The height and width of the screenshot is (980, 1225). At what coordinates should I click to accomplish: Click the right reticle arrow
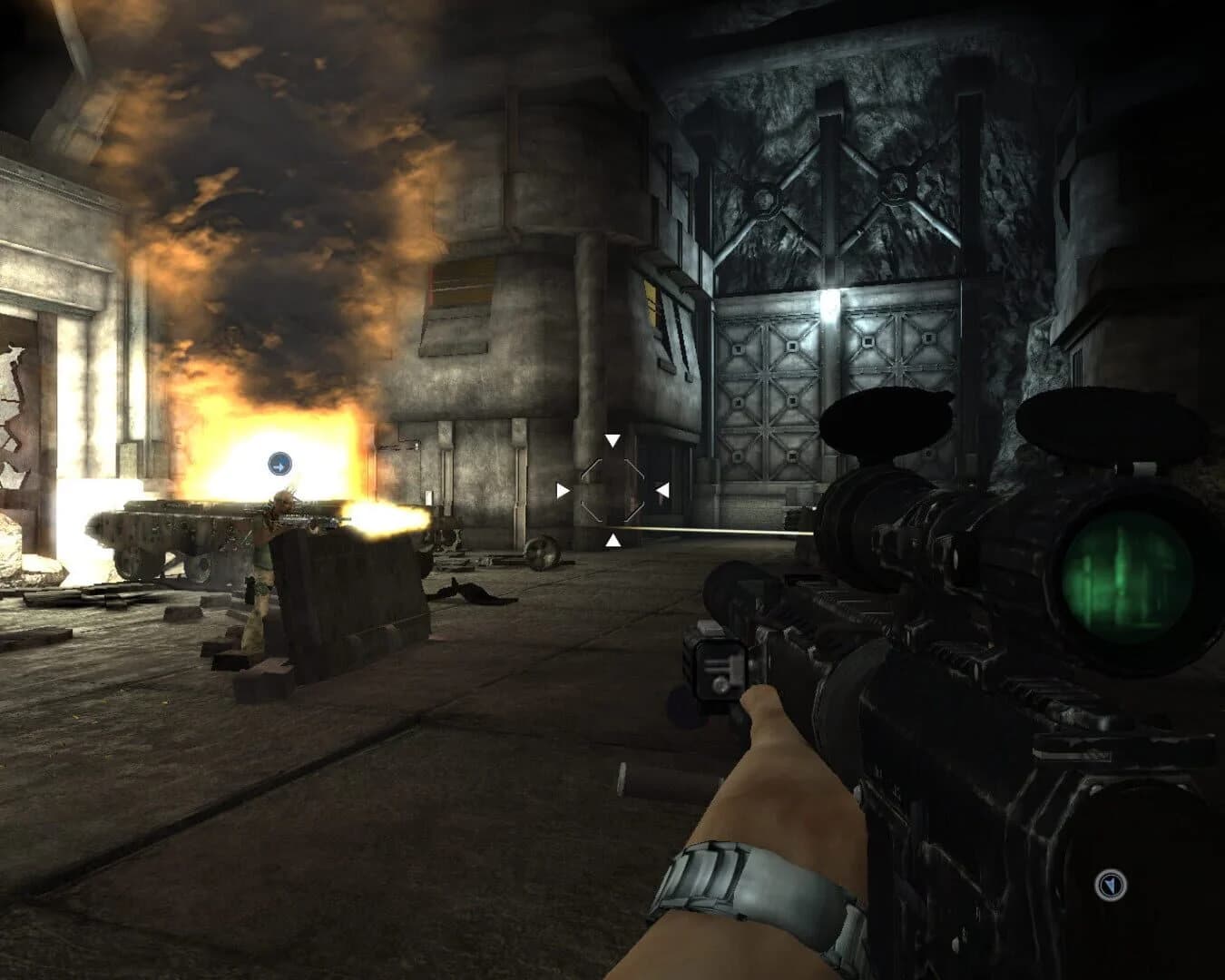(x=664, y=490)
